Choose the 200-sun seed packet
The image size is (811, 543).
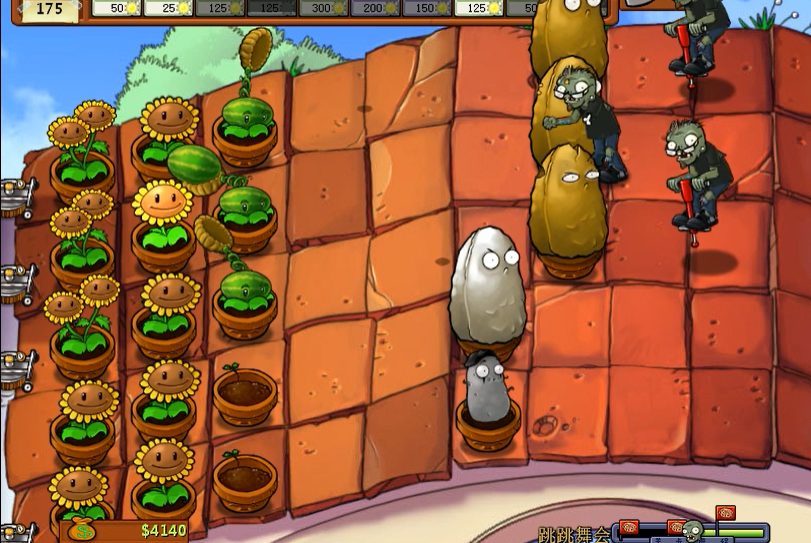(x=376, y=8)
